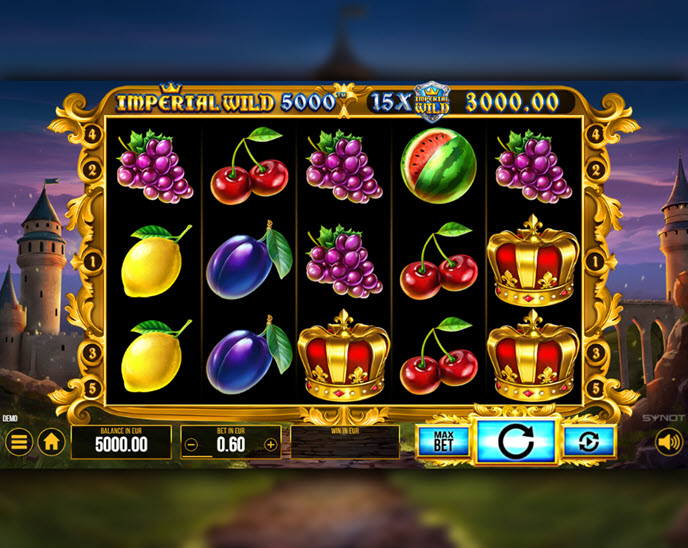Toggle the sound speaker icon
This screenshot has width=688, height=548.
[x=668, y=441]
